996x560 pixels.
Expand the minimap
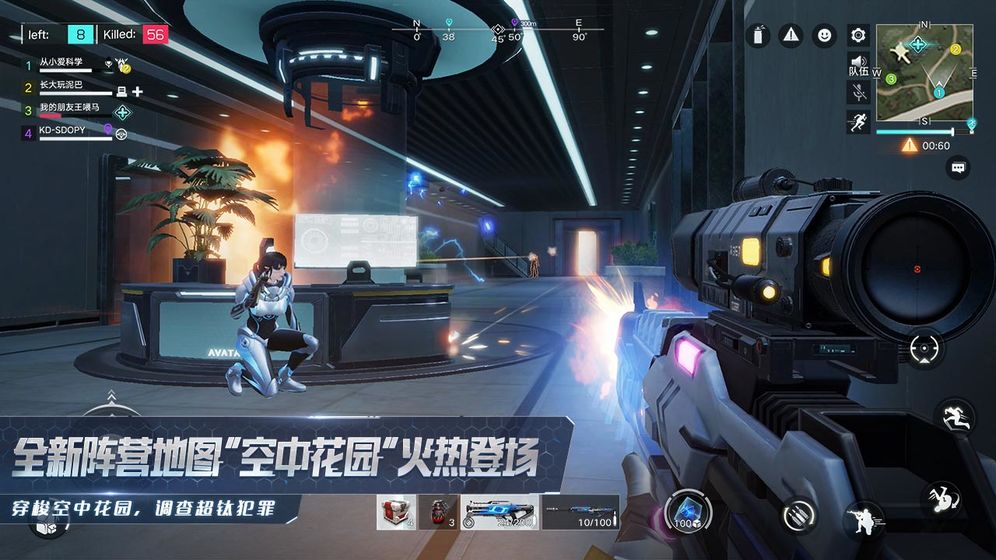click(924, 72)
